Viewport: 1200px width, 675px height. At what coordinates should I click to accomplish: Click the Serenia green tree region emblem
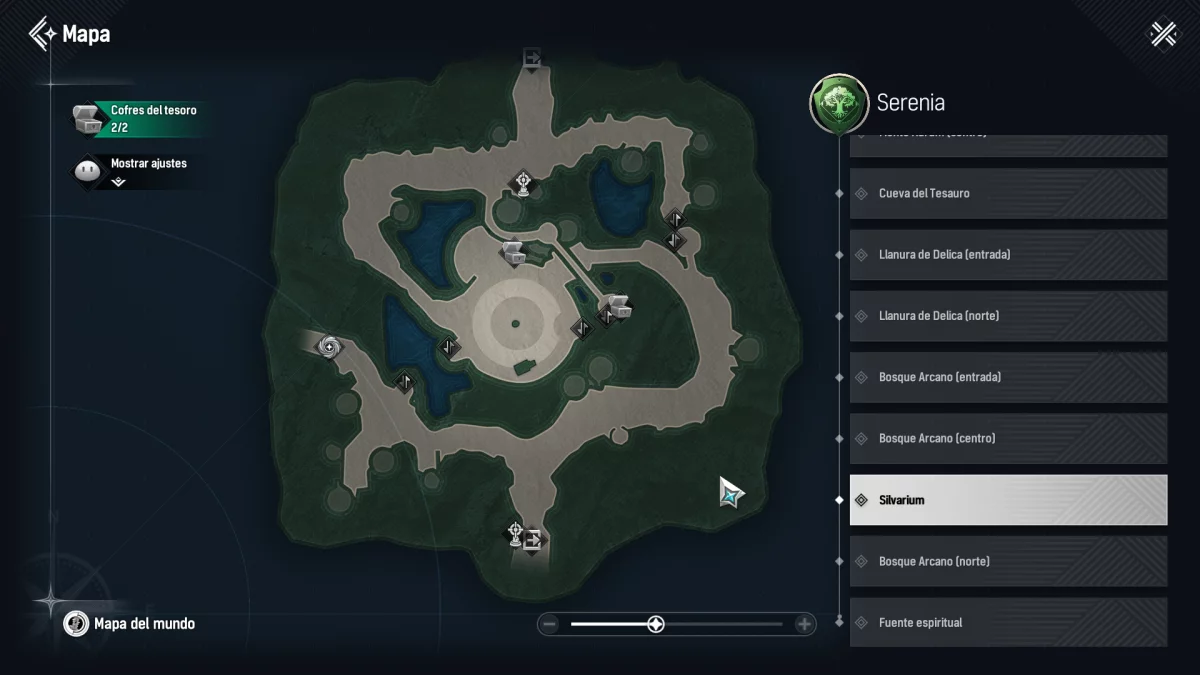(838, 103)
